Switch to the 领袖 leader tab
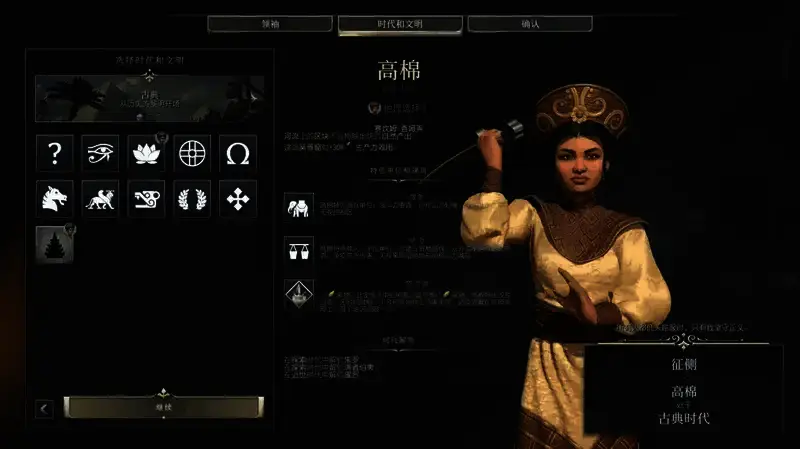 point(270,23)
